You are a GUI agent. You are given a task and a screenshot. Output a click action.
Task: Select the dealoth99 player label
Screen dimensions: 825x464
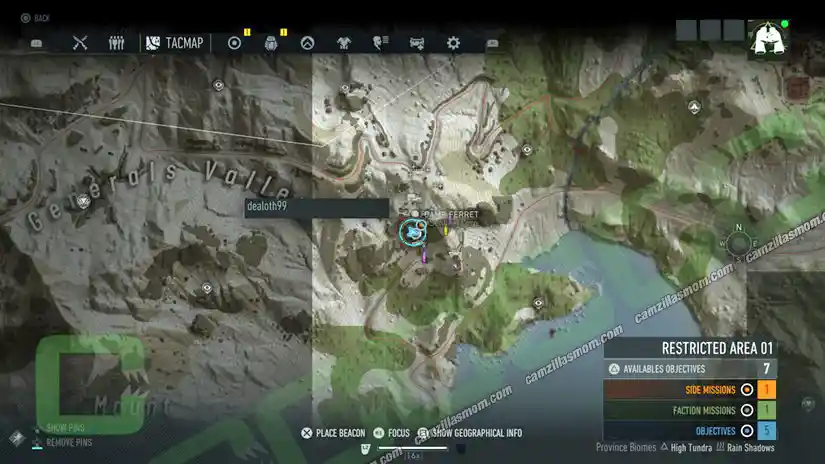pos(316,207)
